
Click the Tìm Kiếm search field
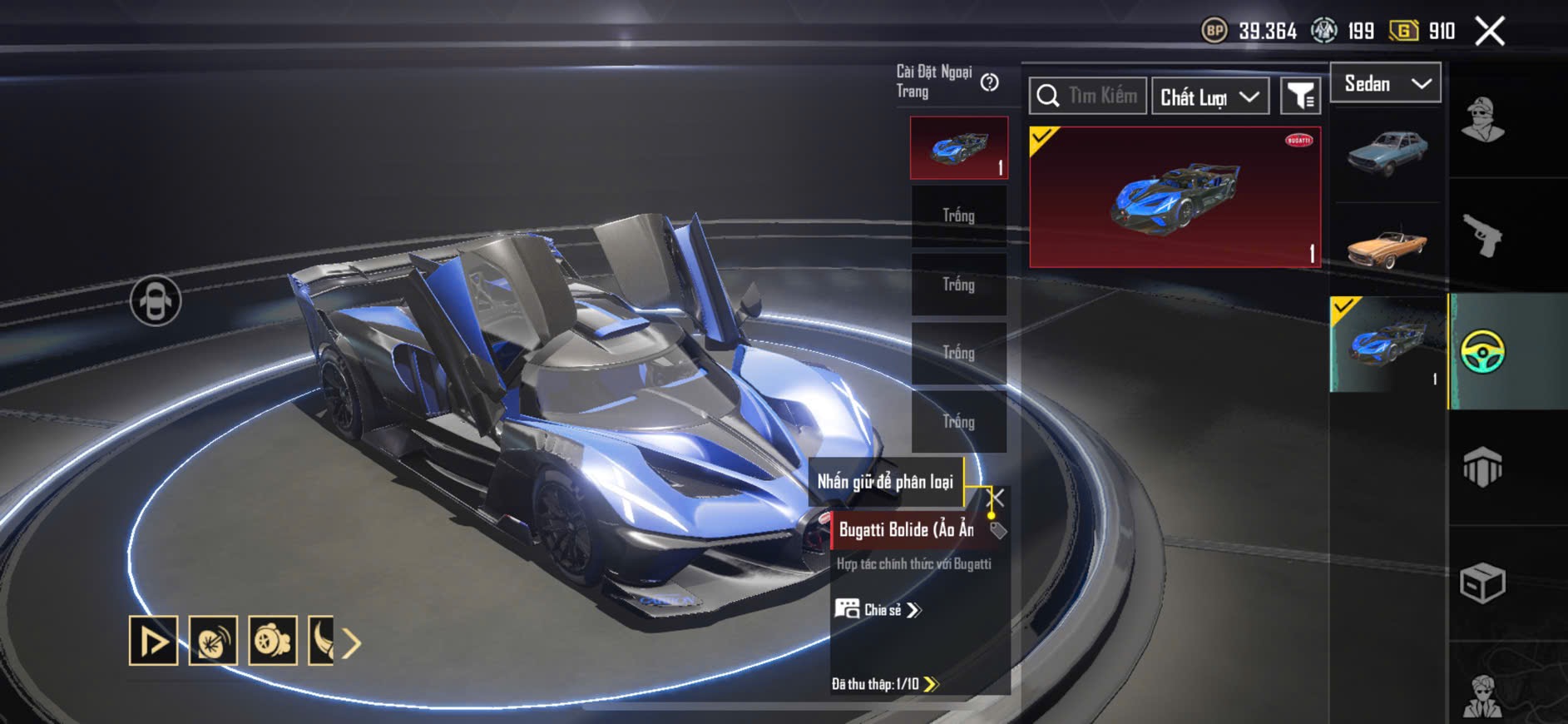(1088, 97)
